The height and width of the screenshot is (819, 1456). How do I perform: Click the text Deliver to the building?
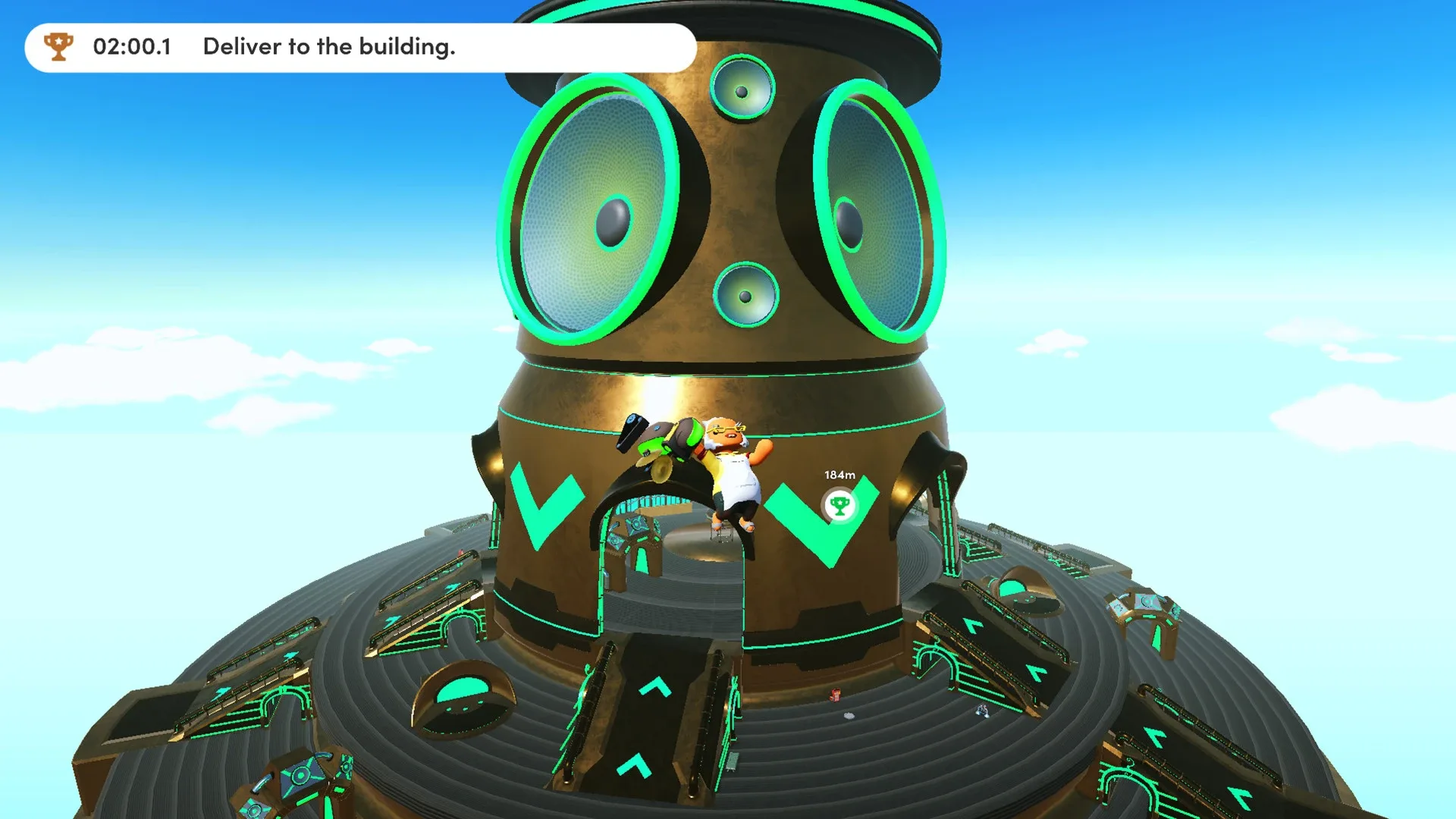(x=328, y=47)
